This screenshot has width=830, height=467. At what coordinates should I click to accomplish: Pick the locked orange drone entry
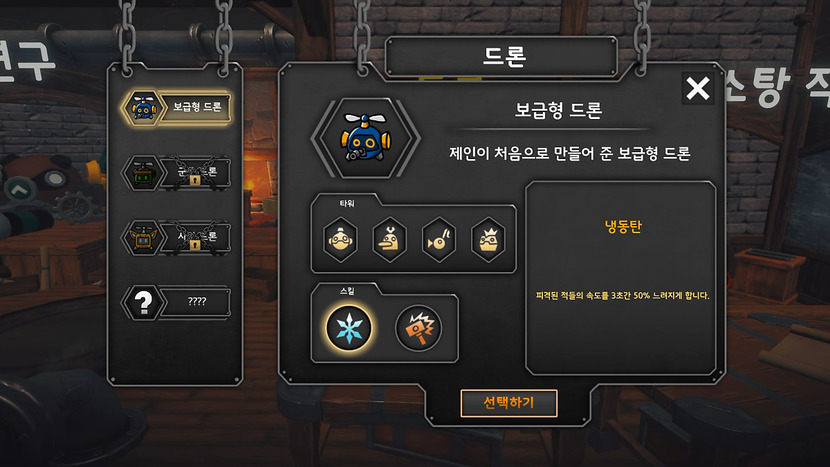[176, 236]
